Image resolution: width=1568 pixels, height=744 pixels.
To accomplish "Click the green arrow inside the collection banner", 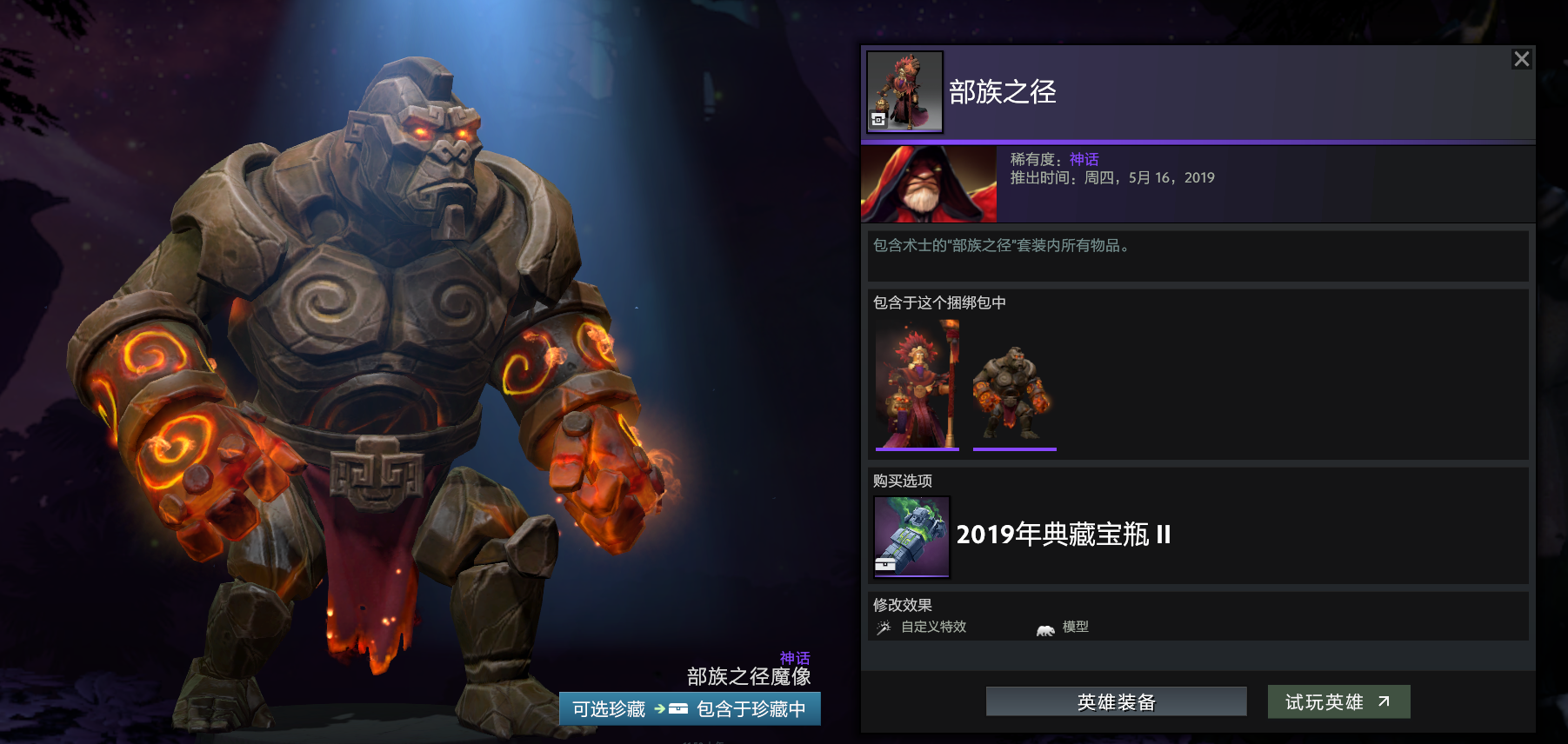I will [x=658, y=708].
